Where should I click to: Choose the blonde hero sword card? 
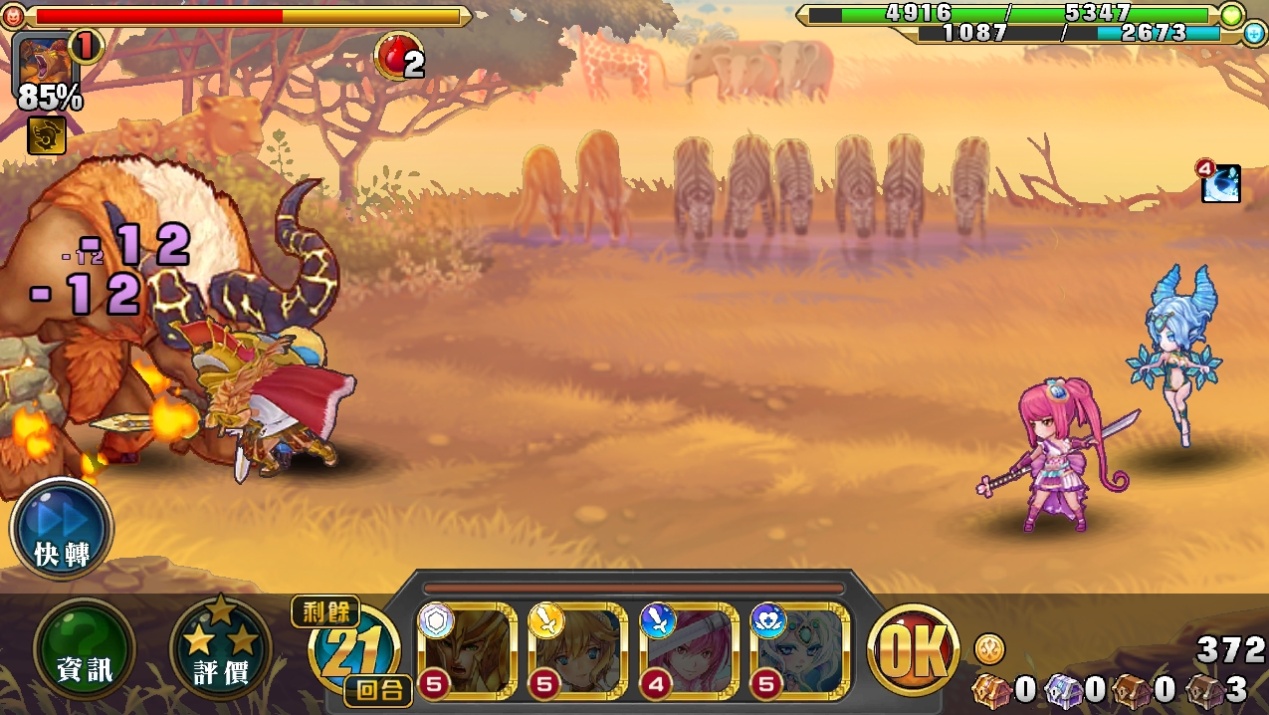(x=577, y=650)
